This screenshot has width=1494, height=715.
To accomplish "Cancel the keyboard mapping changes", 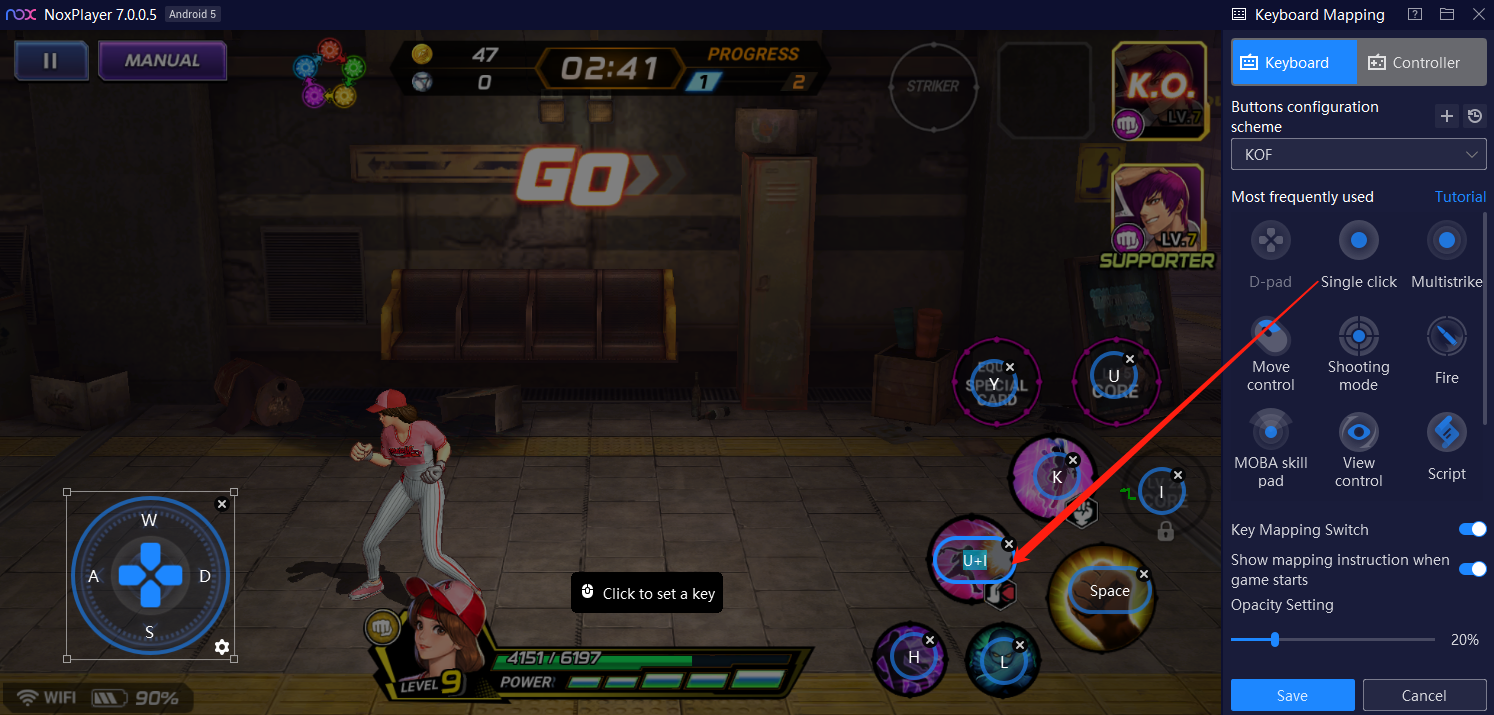I will [1424, 695].
